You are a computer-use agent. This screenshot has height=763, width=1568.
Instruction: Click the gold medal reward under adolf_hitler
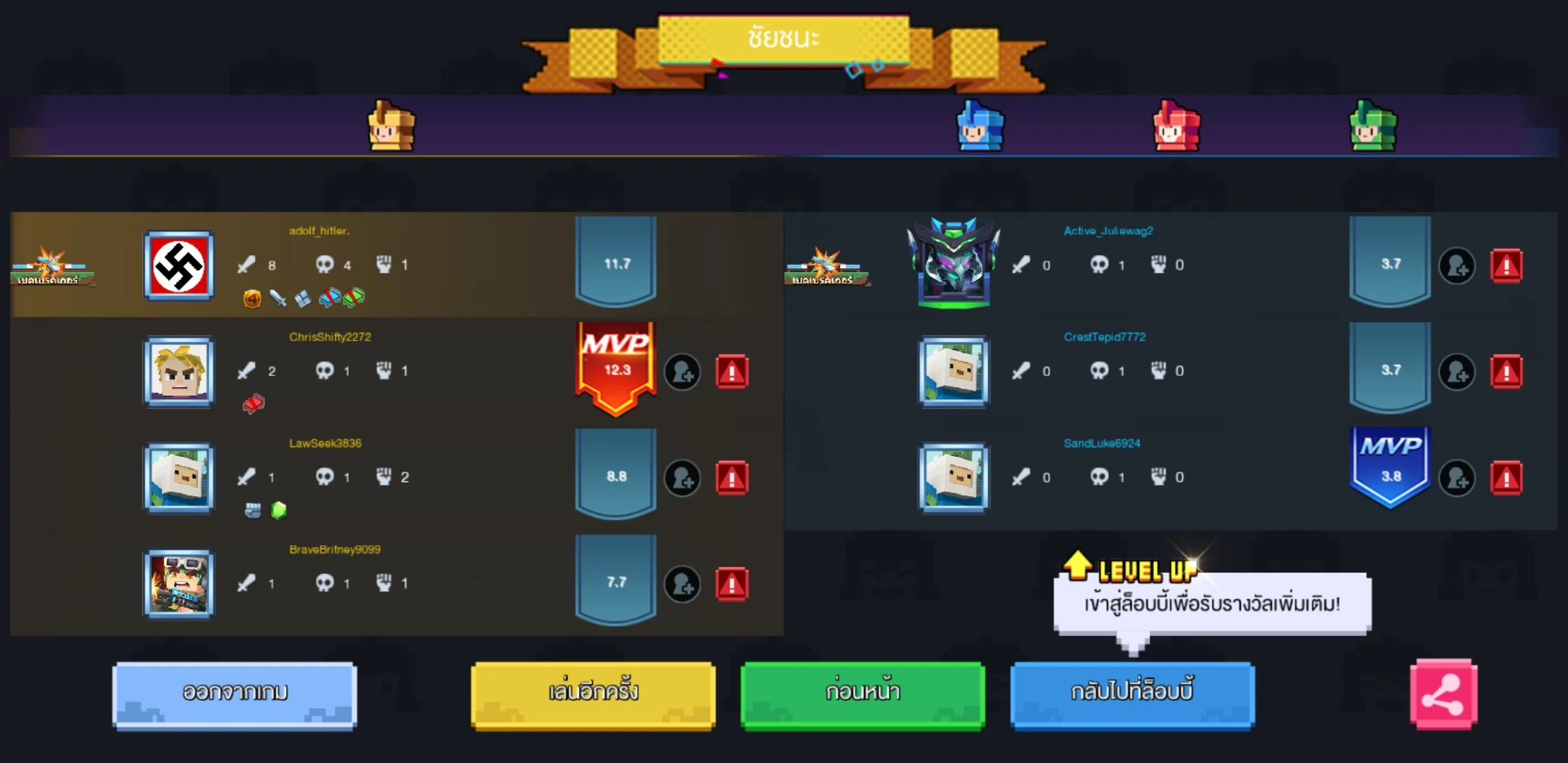point(251,297)
